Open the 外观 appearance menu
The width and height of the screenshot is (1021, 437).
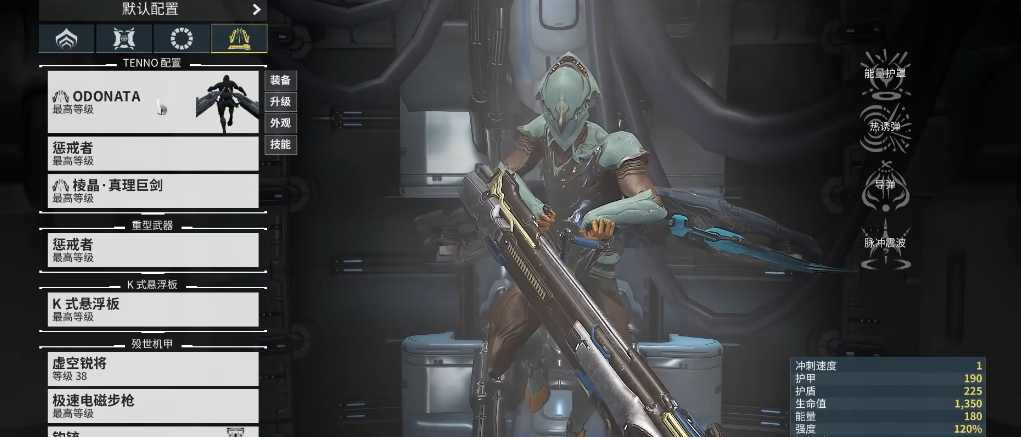point(281,123)
